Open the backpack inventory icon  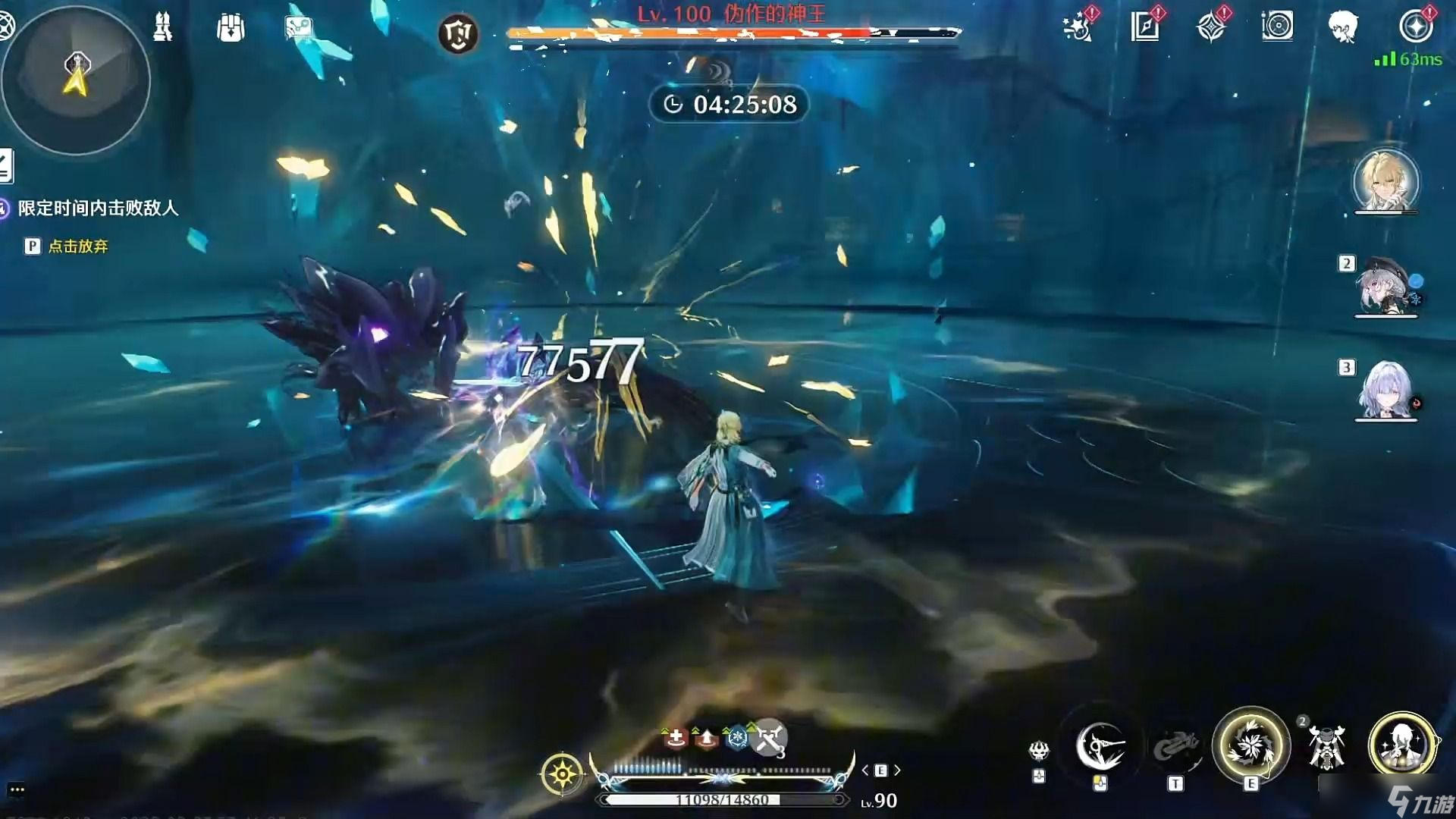point(230,28)
